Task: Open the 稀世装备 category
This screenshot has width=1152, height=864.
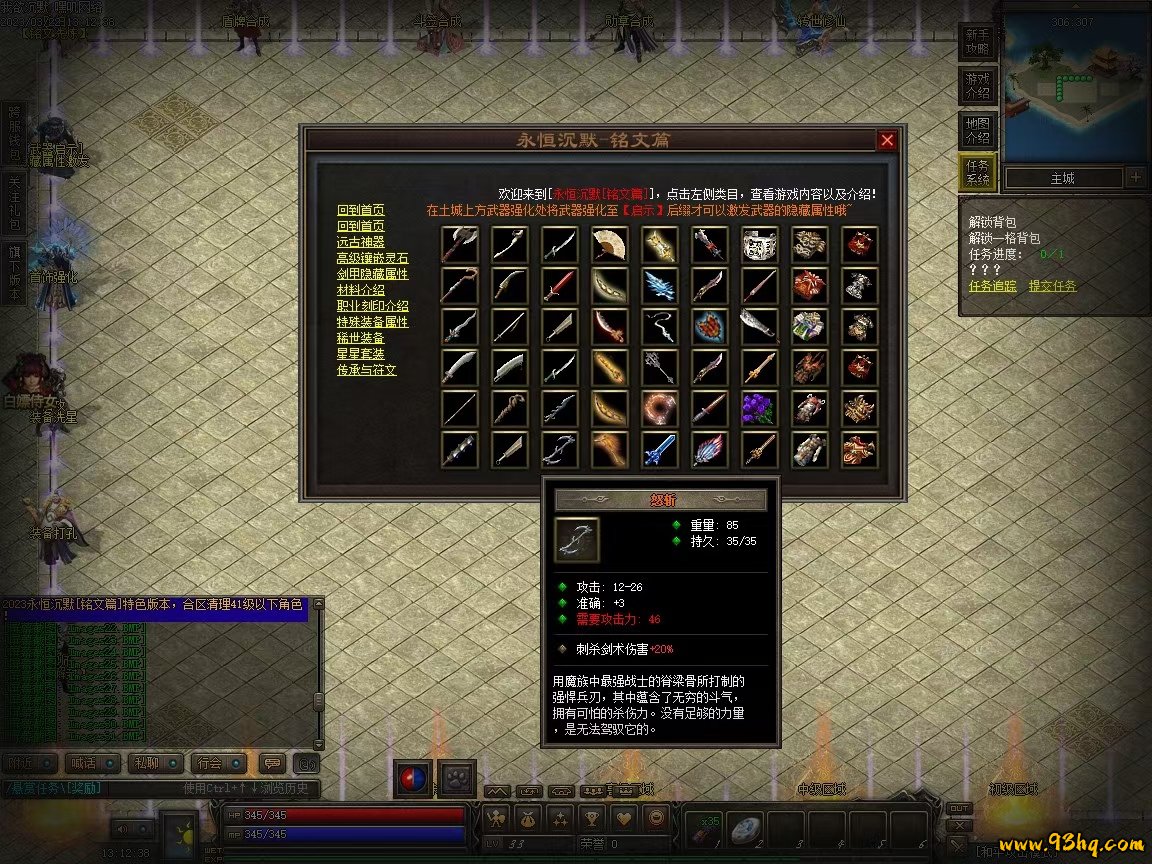Action: click(x=360, y=337)
